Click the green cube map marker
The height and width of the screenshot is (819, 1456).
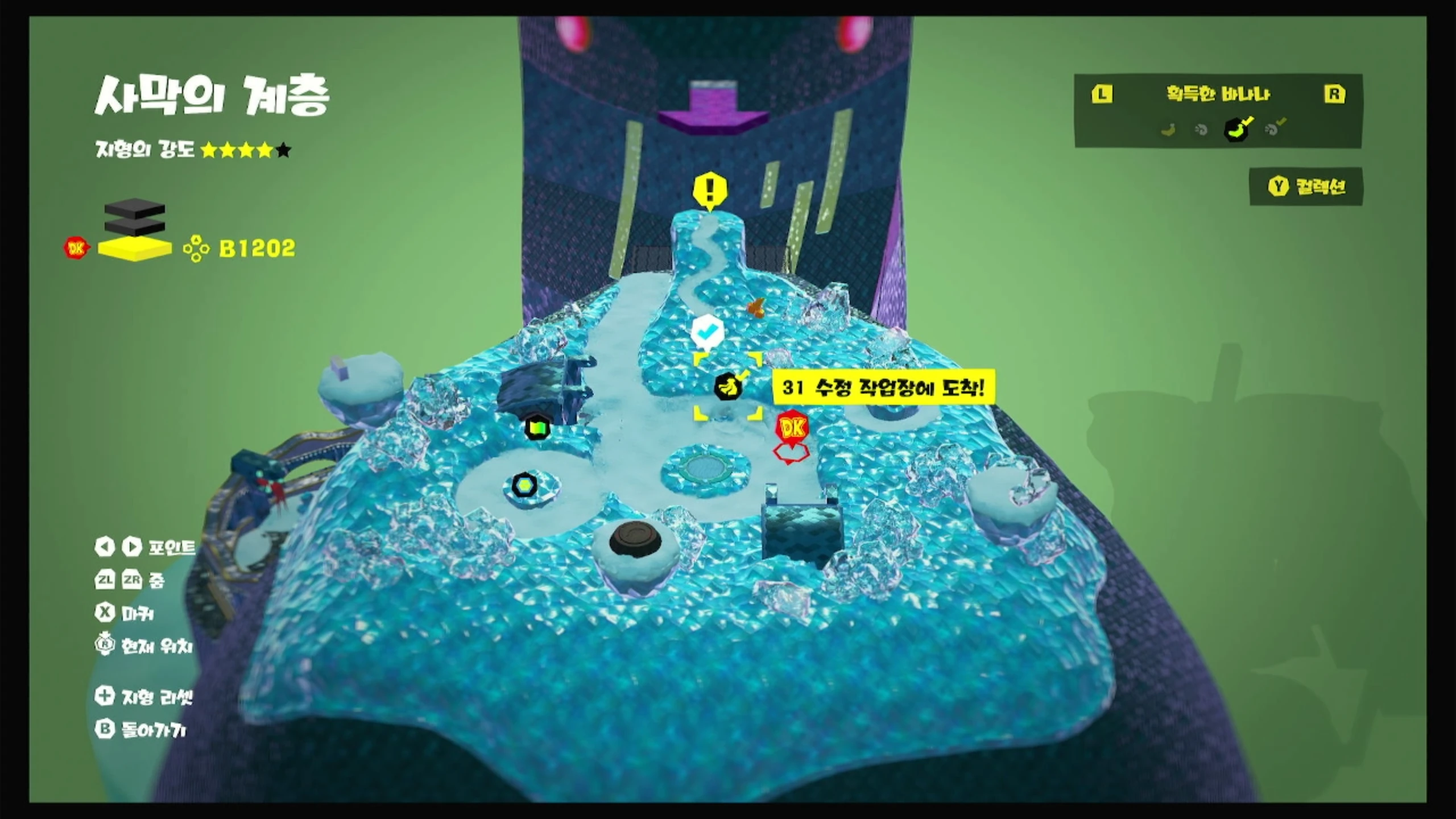click(537, 427)
